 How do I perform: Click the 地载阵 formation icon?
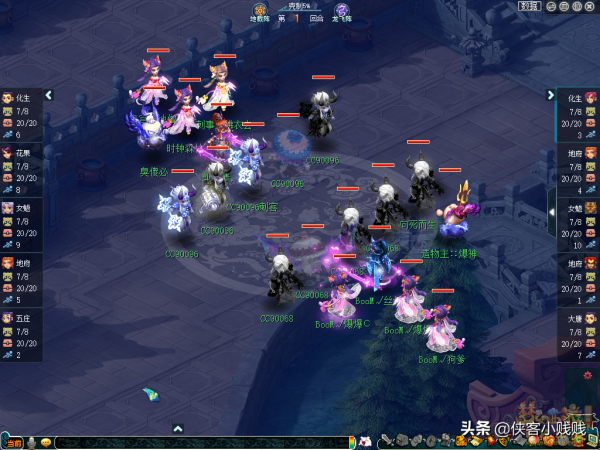(x=261, y=10)
